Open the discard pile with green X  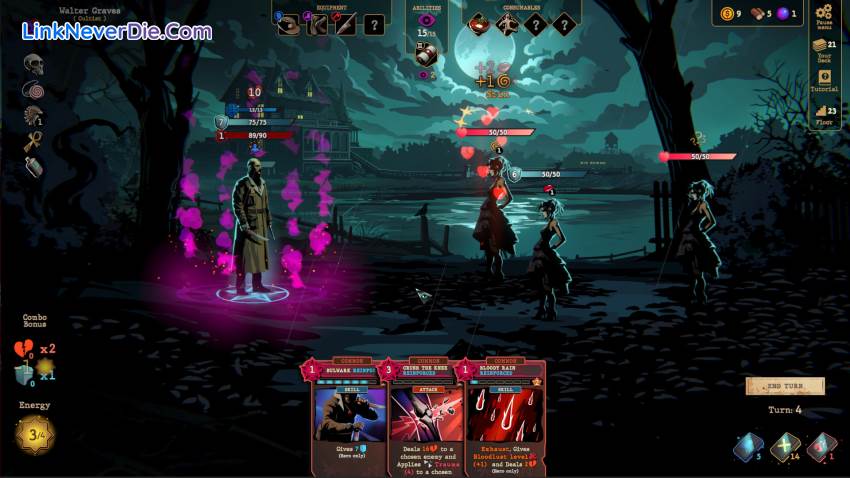coord(786,448)
